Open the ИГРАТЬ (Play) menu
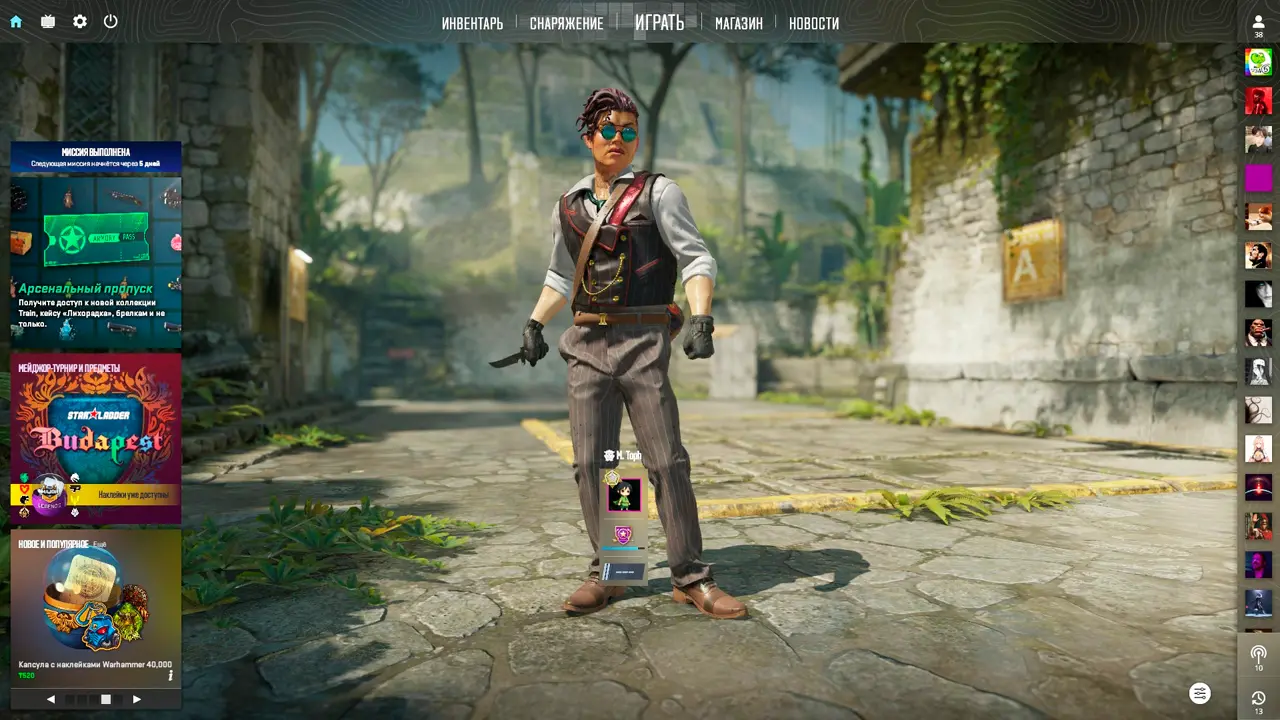This screenshot has width=1280, height=720. (x=659, y=22)
